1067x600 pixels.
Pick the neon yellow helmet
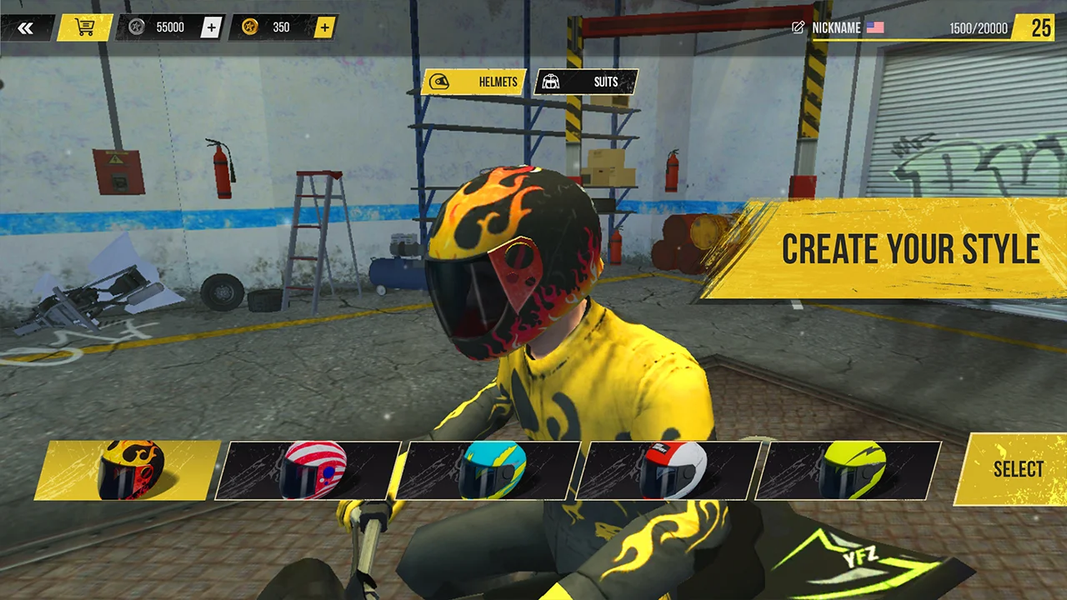(852, 470)
